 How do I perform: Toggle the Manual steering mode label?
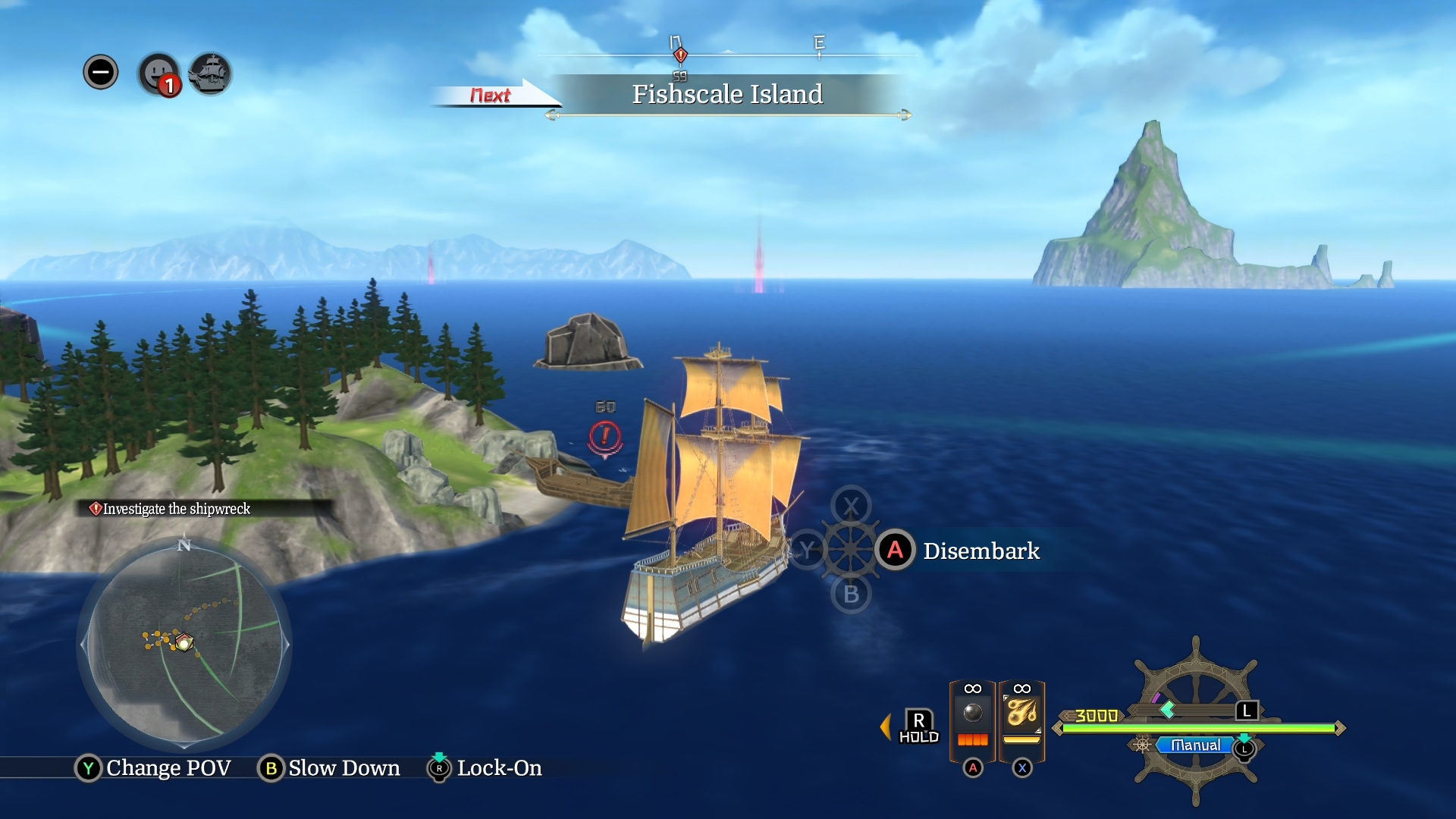(x=1195, y=745)
